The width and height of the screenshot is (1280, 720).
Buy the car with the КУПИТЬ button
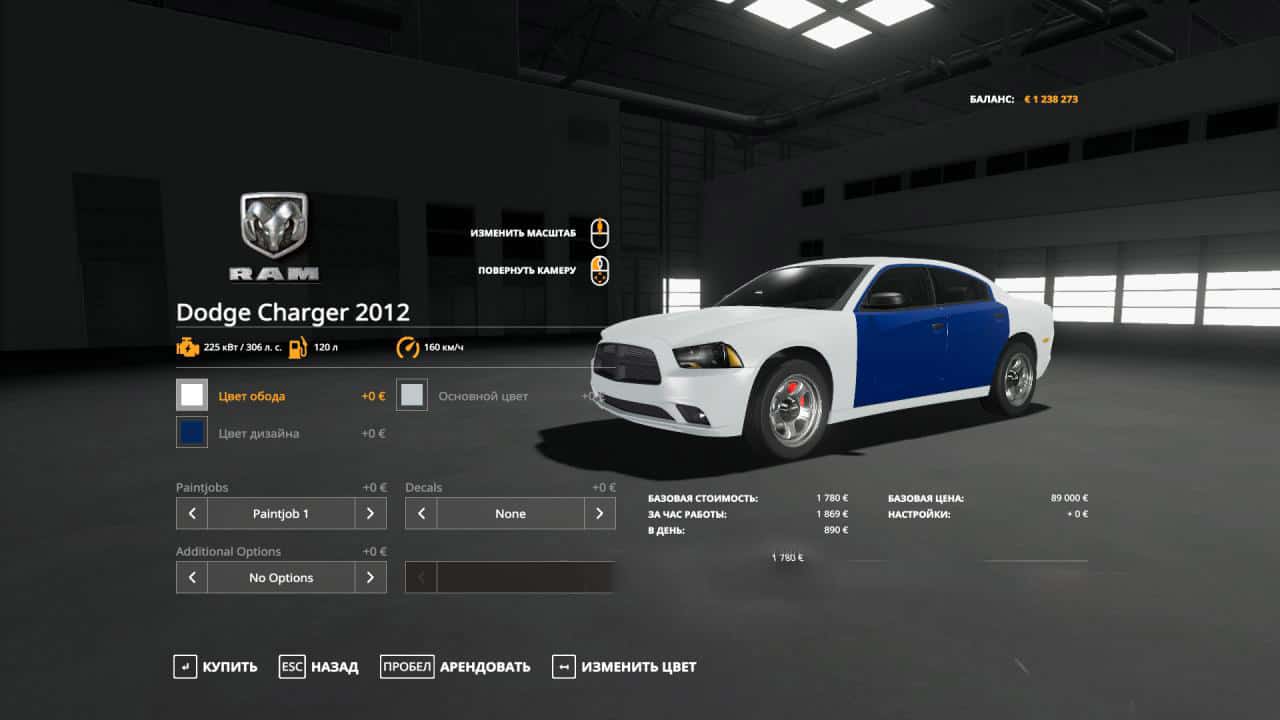[x=215, y=667]
